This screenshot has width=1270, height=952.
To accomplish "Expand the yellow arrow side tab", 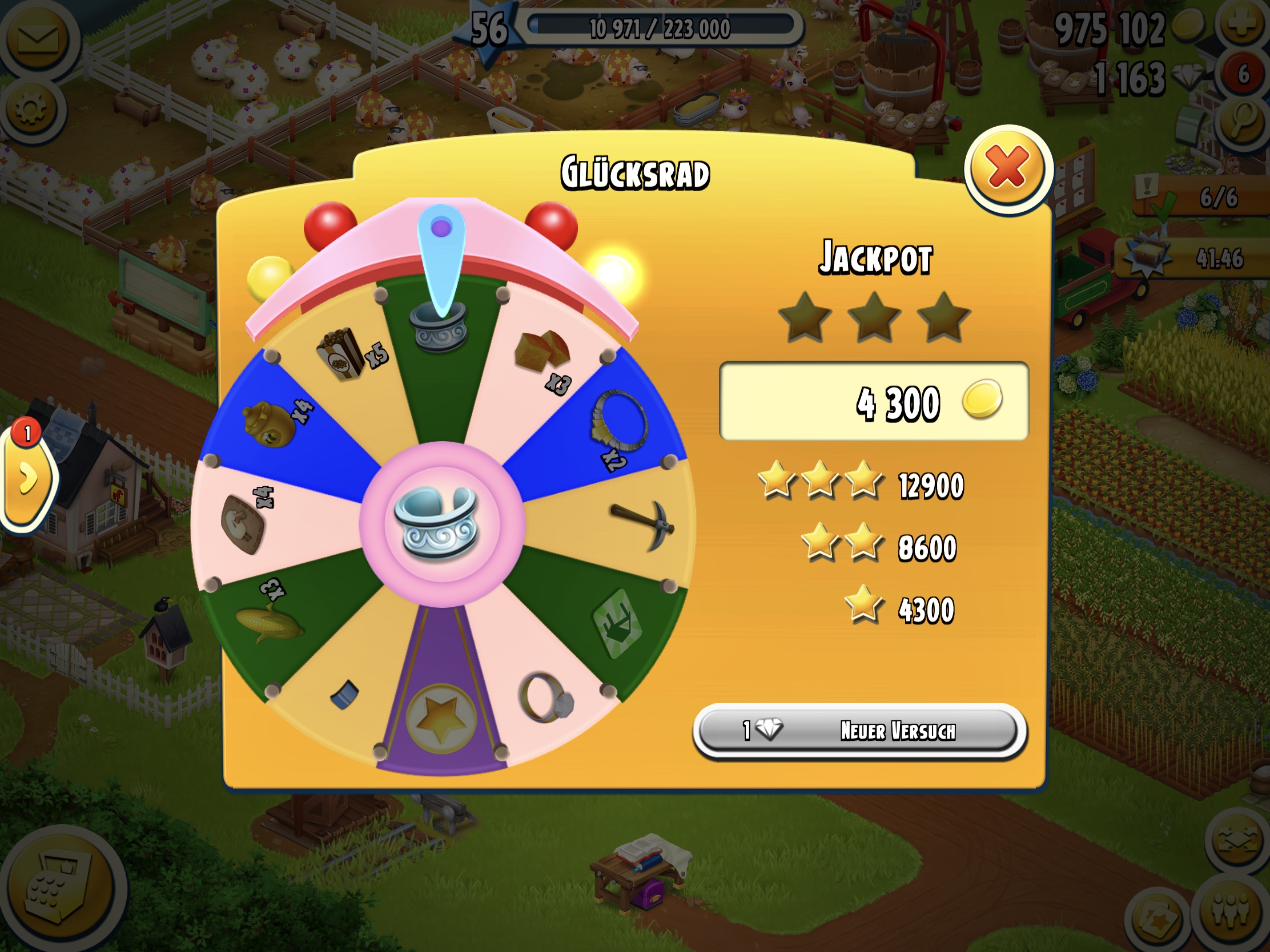I will coord(27,478).
